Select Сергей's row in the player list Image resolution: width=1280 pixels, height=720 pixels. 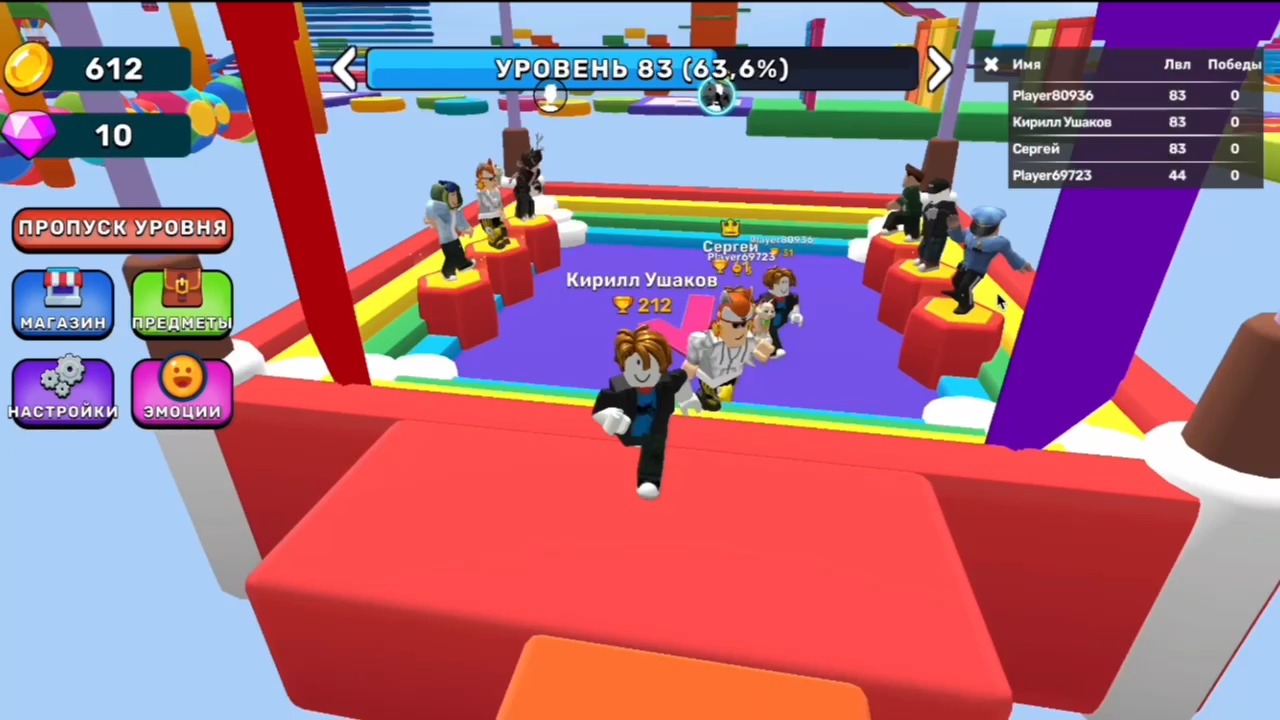pyautogui.click(x=1036, y=148)
